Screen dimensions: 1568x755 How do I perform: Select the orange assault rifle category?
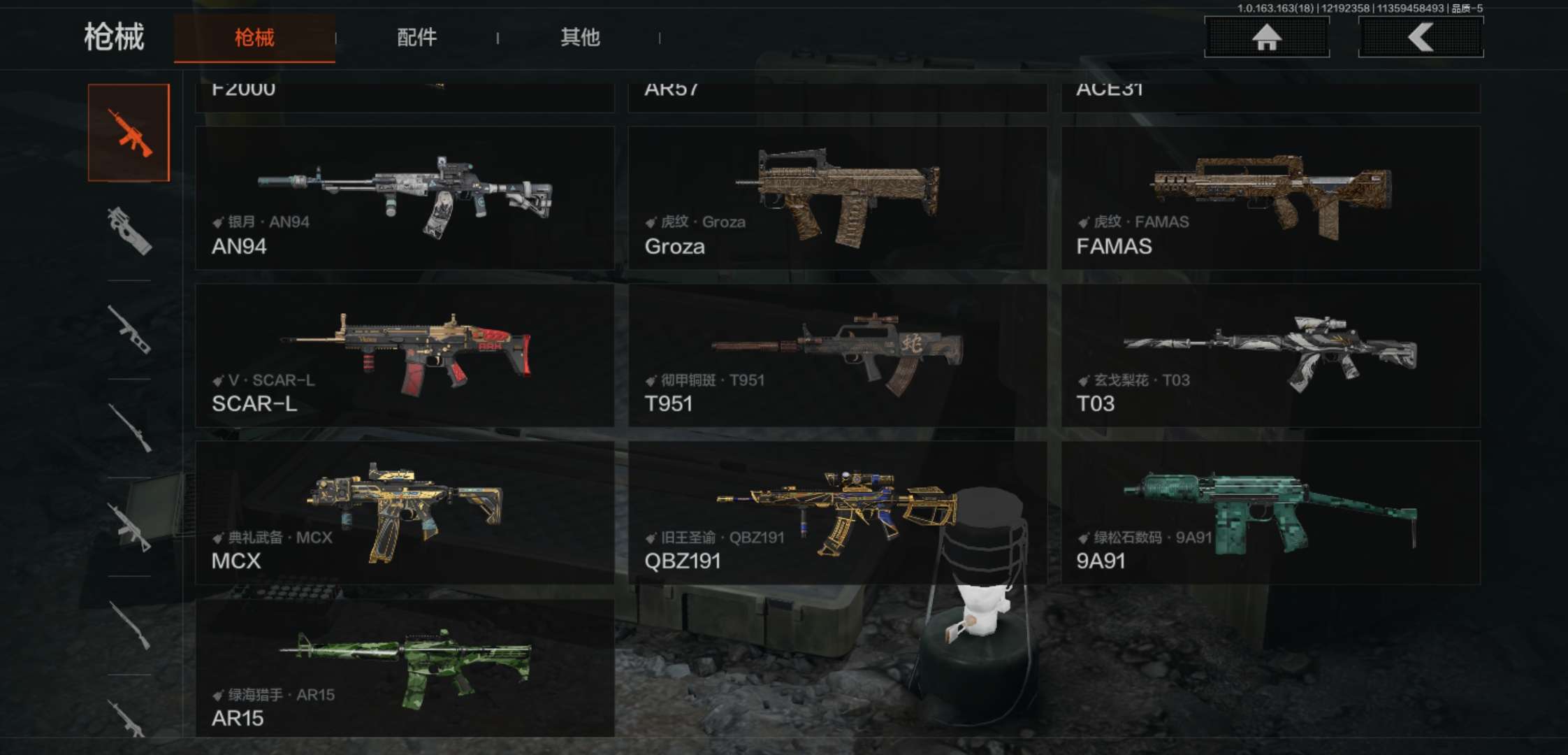[x=129, y=133]
